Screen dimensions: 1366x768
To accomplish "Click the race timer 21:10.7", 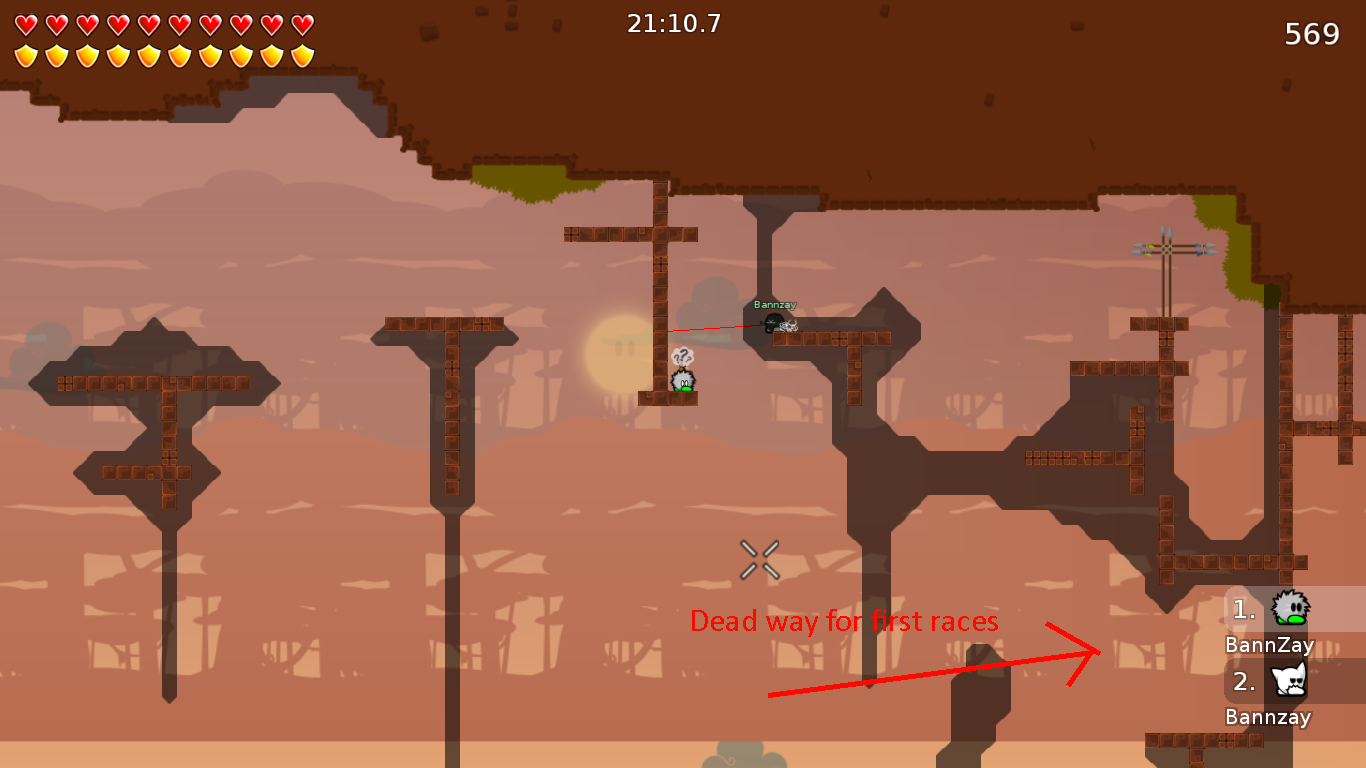I will click(672, 24).
